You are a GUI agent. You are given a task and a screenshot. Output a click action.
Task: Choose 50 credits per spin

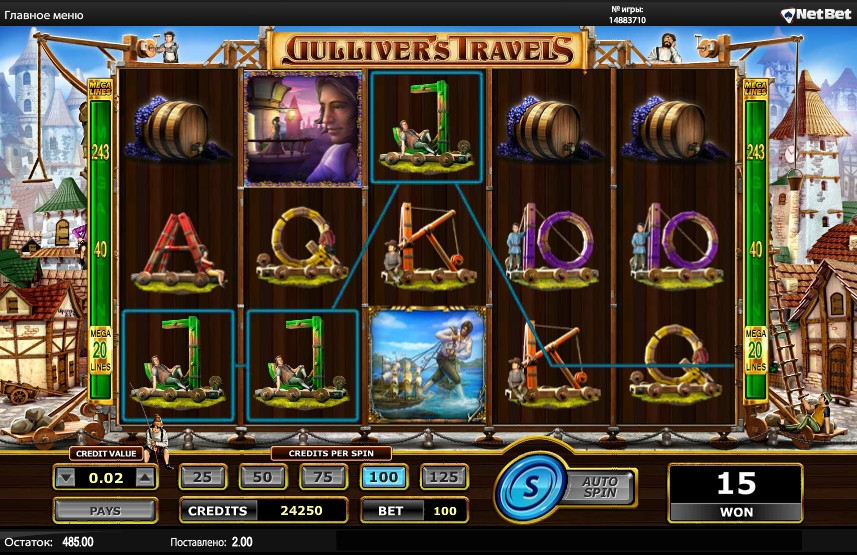tap(262, 478)
